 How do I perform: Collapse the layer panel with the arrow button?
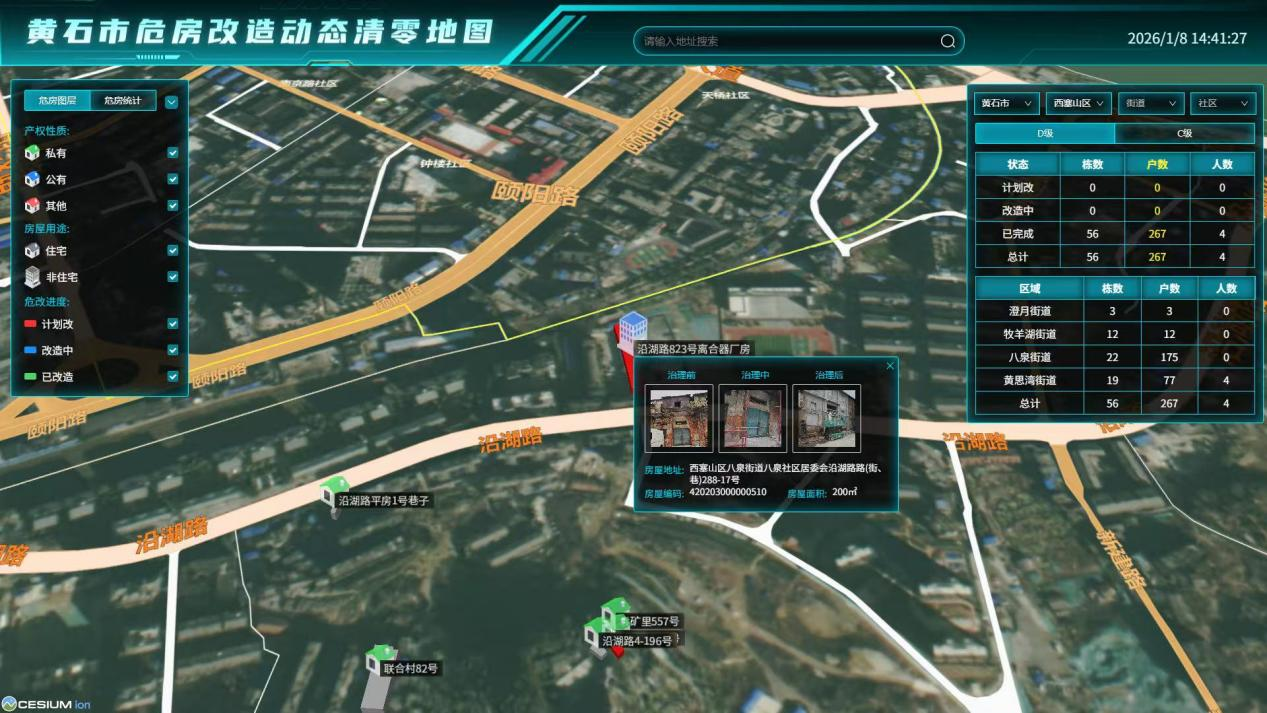171,101
